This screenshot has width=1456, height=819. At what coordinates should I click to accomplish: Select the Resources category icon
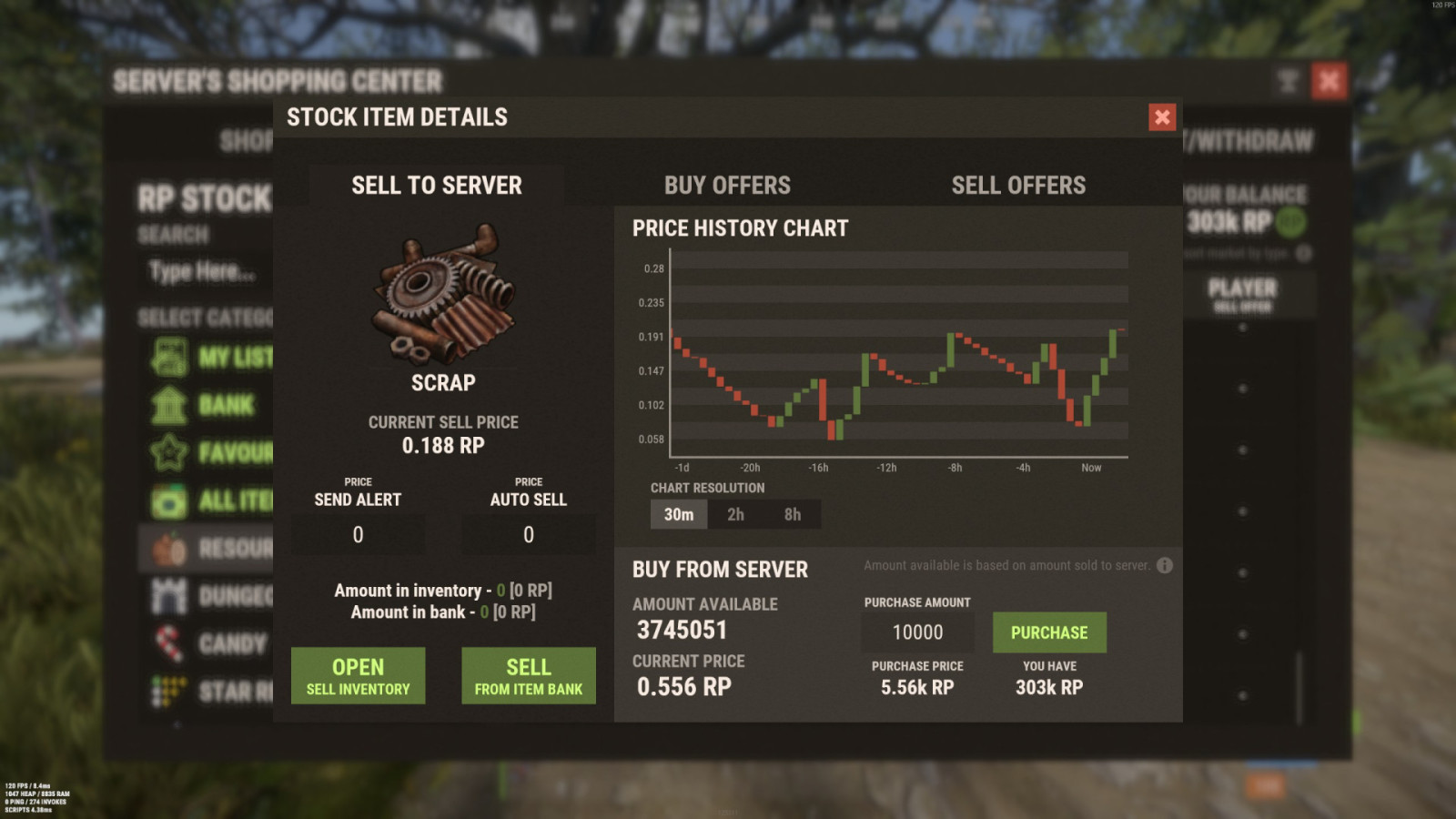point(169,548)
